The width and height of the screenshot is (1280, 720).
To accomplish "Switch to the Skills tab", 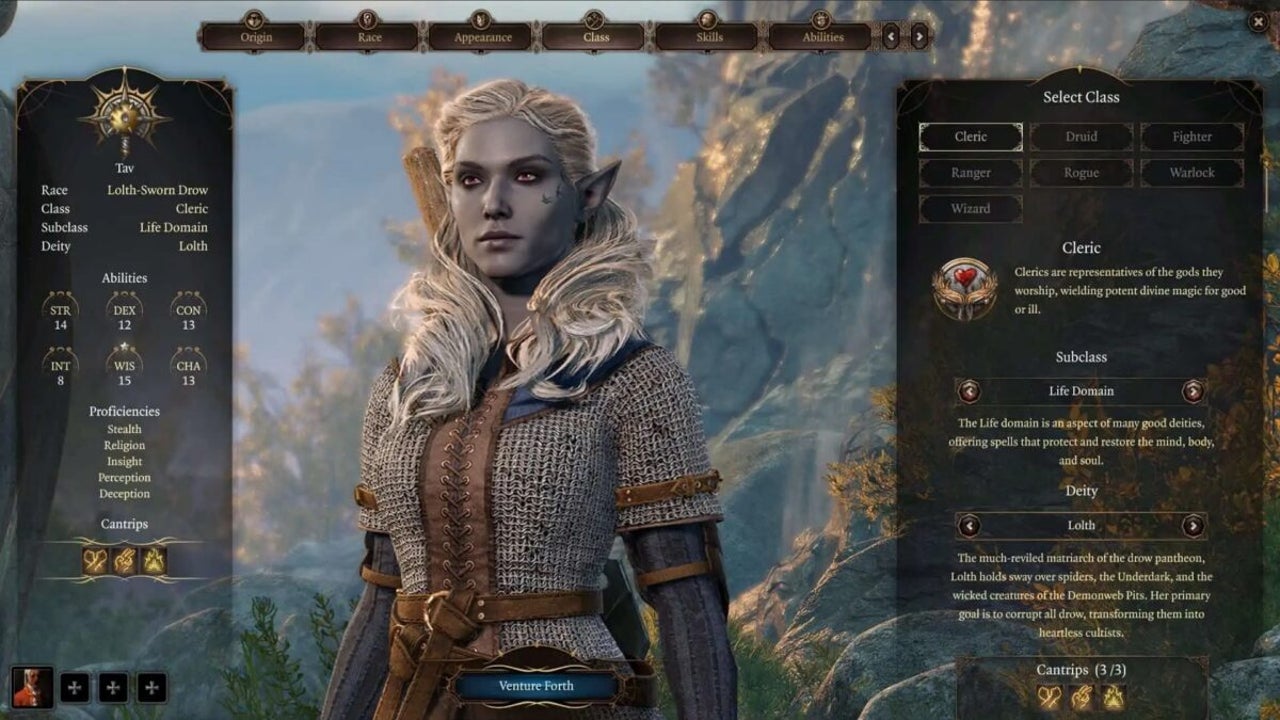I will (x=707, y=36).
